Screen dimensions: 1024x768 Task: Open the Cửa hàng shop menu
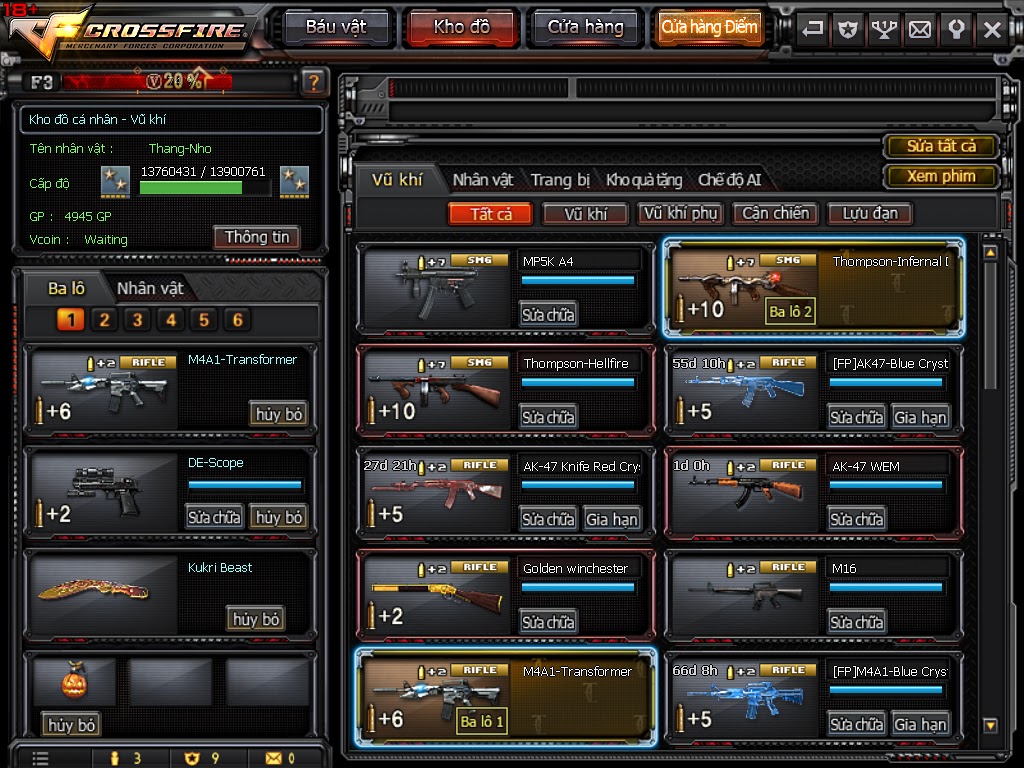click(585, 27)
